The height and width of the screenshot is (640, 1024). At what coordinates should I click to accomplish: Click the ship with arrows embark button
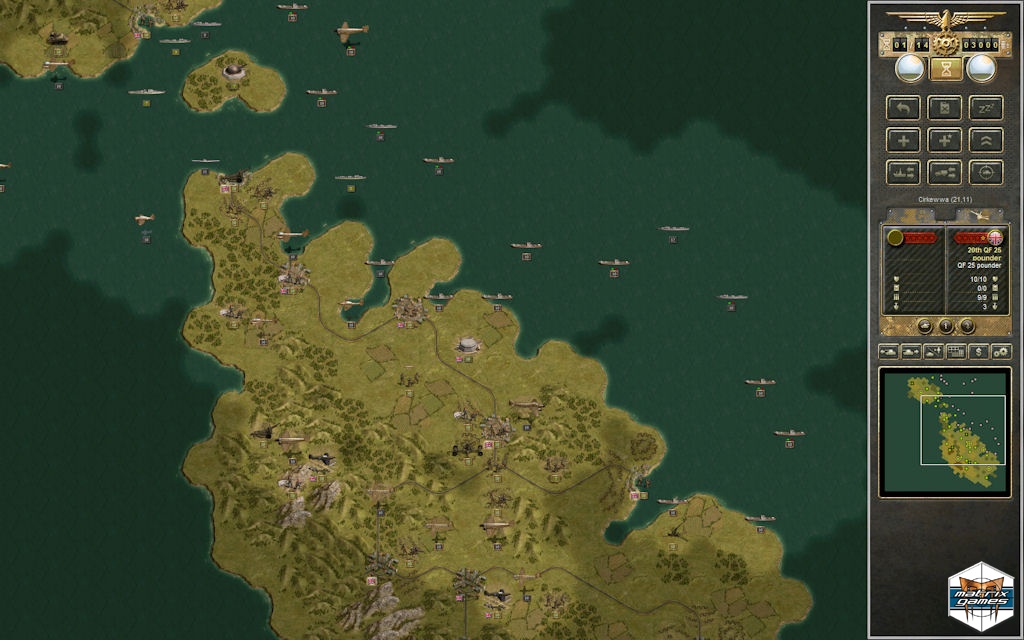click(903, 172)
